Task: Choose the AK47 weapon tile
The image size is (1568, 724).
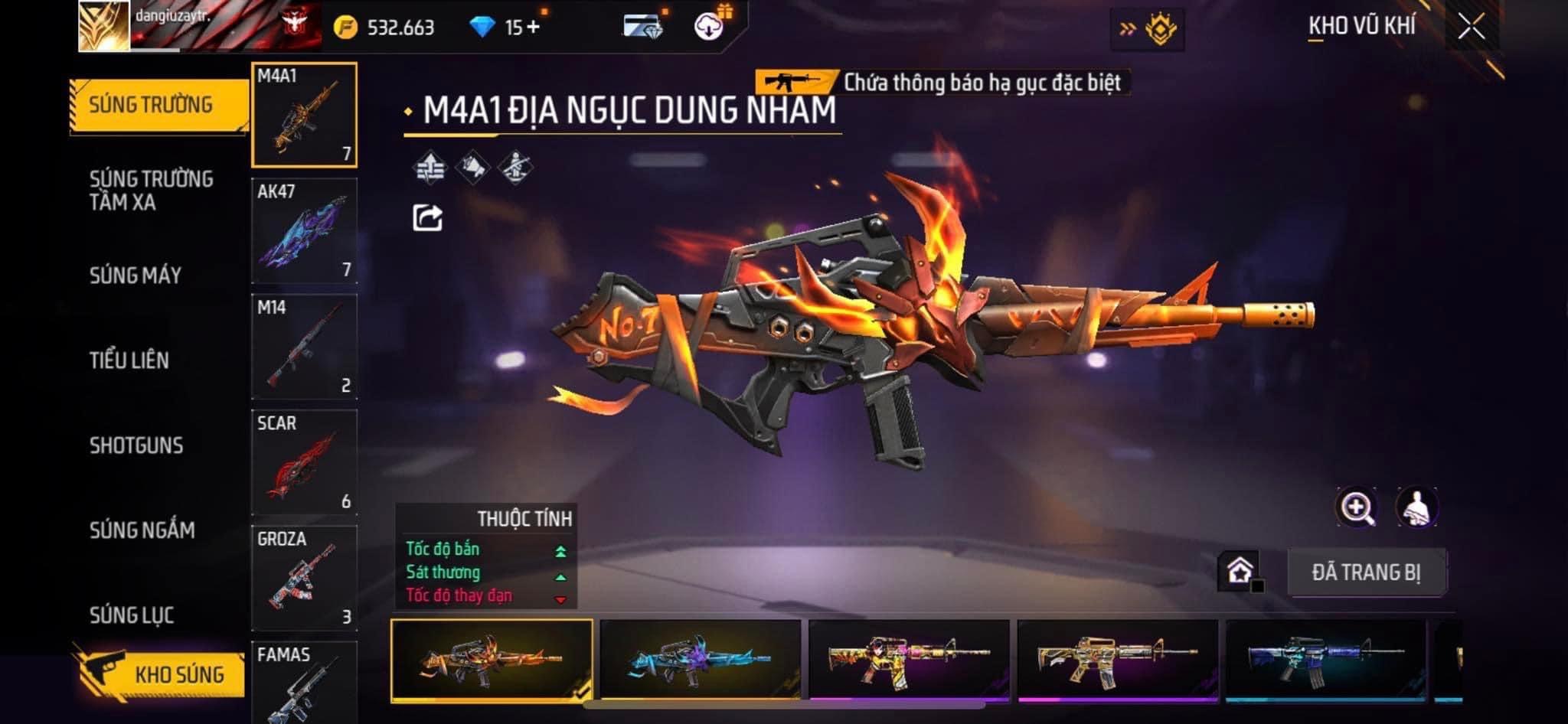Action: pyautogui.click(x=304, y=231)
